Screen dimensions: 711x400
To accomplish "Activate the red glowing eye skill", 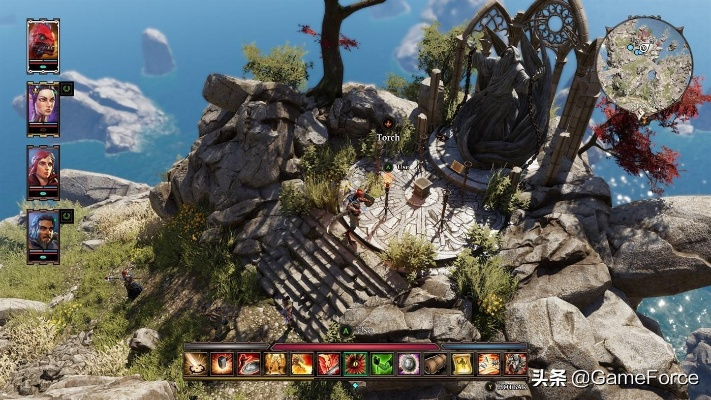I will click(355, 364).
